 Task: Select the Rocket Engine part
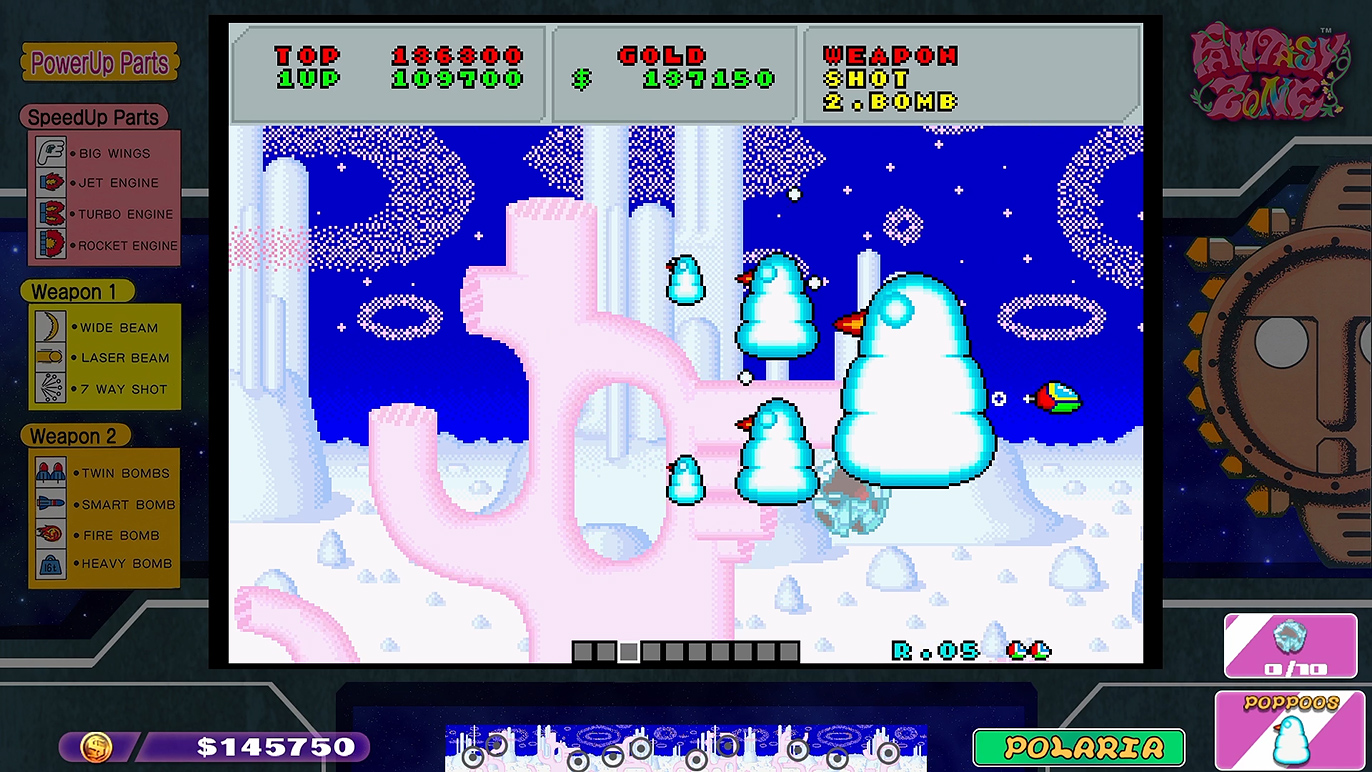(x=105, y=245)
